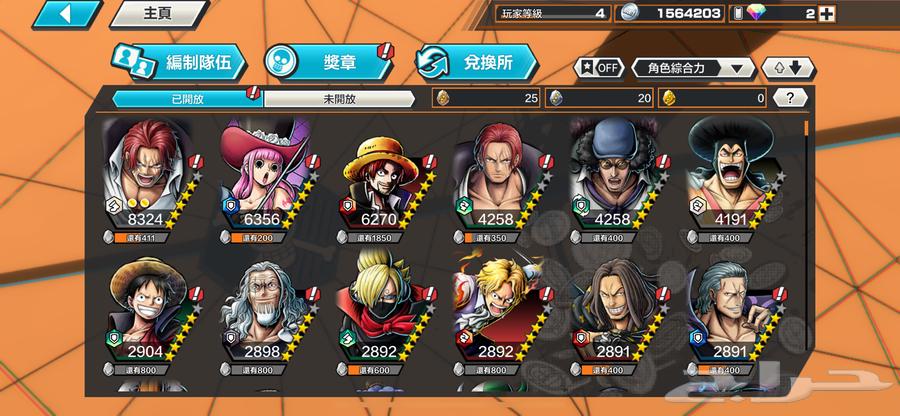Viewport: 900px width, 416px height.
Task: Open the 角色綜合力 sort dropdown
Action: [x=692, y=68]
